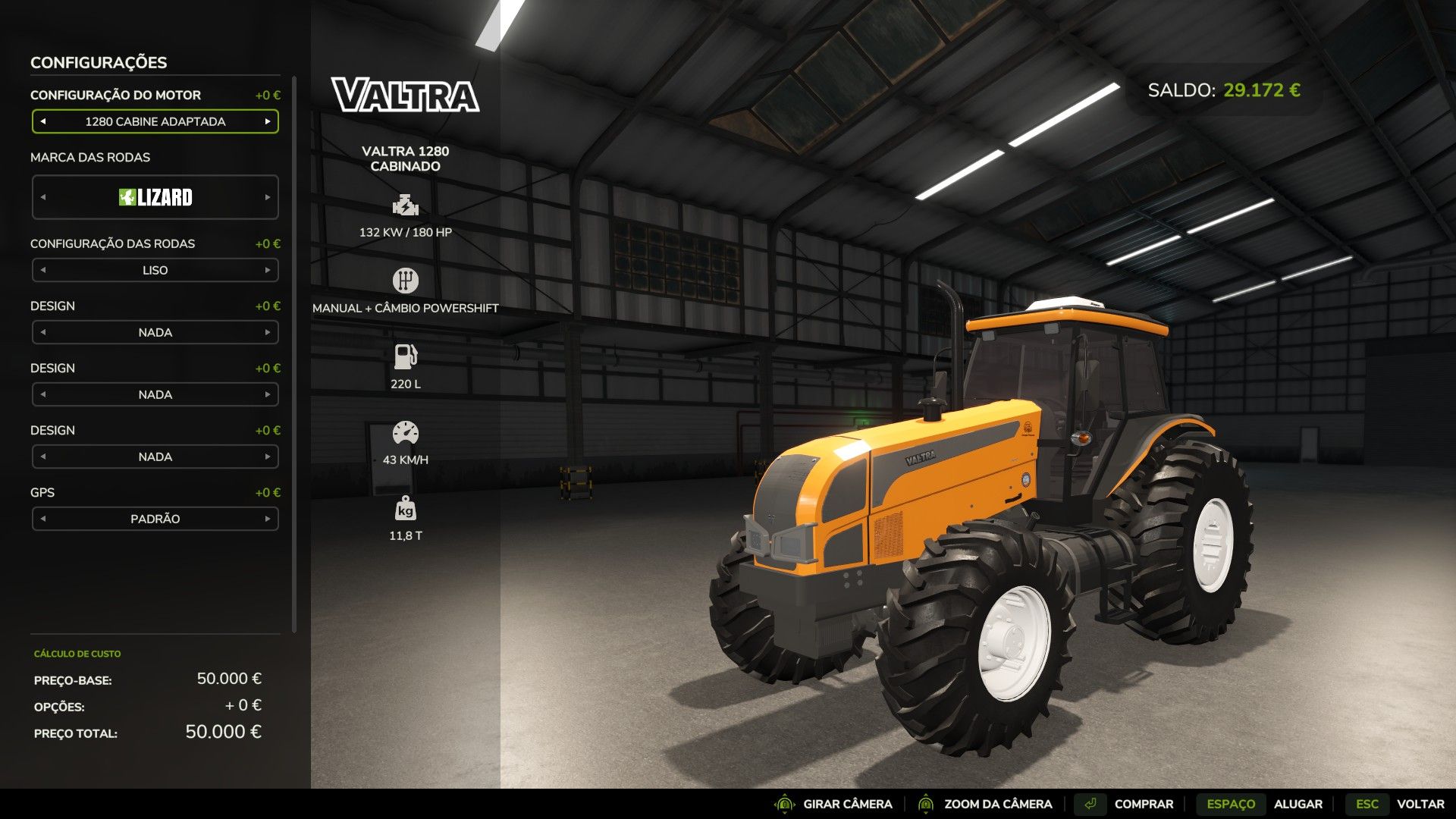Click ALUGAR to rent the tractor
This screenshot has width=1456, height=819.
tap(1300, 803)
